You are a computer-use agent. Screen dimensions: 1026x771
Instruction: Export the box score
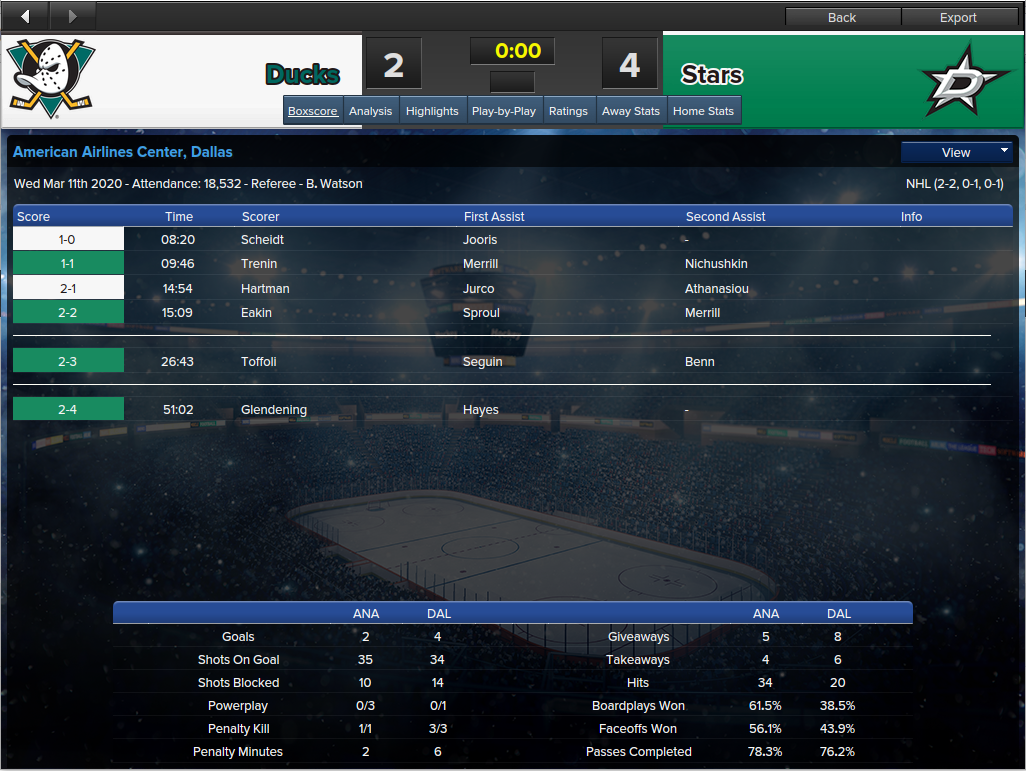click(958, 17)
